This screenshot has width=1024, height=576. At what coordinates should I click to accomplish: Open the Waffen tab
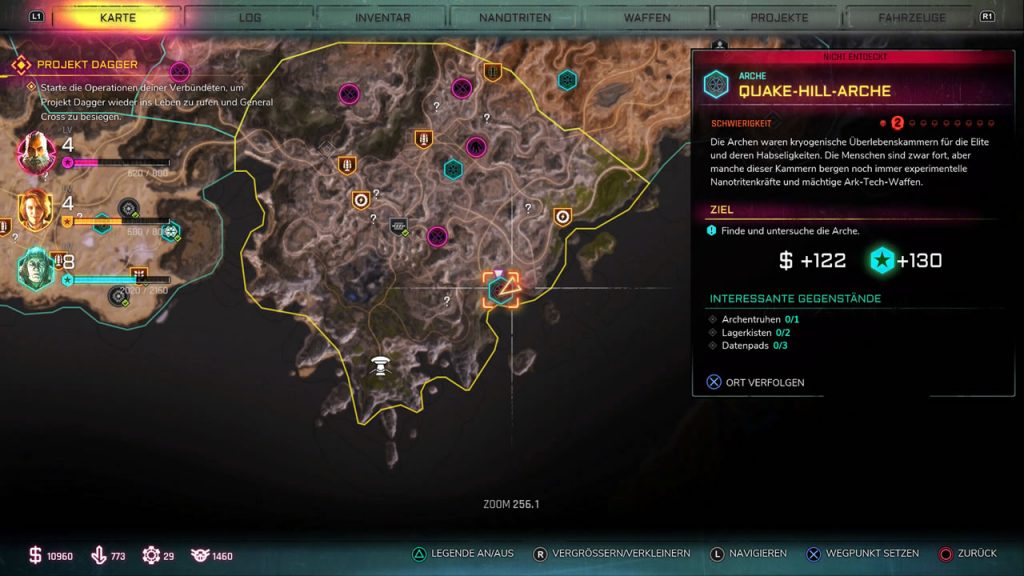[x=646, y=18]
